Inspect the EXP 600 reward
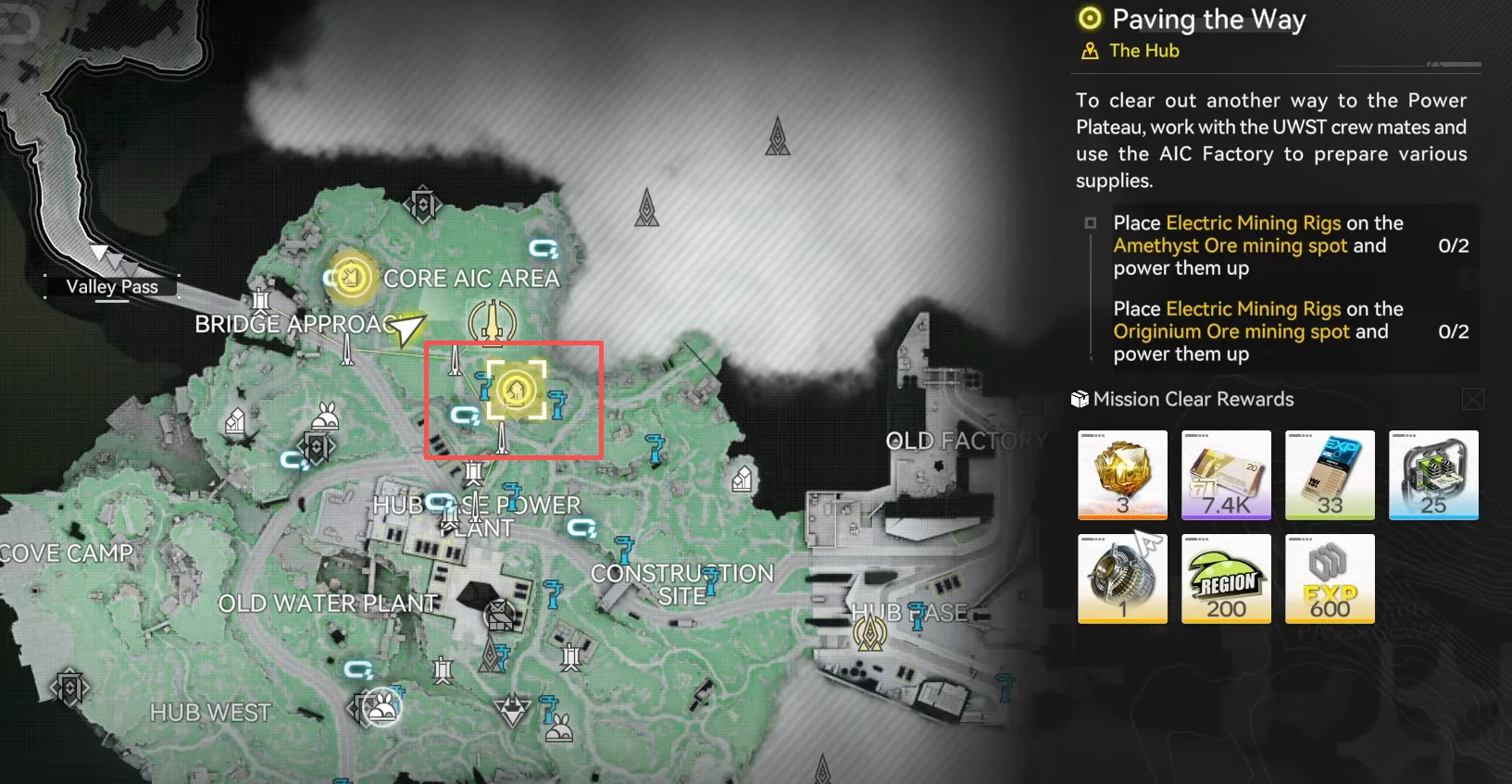This screenshot has width=1512, height=784. (x=1330, y=578)
